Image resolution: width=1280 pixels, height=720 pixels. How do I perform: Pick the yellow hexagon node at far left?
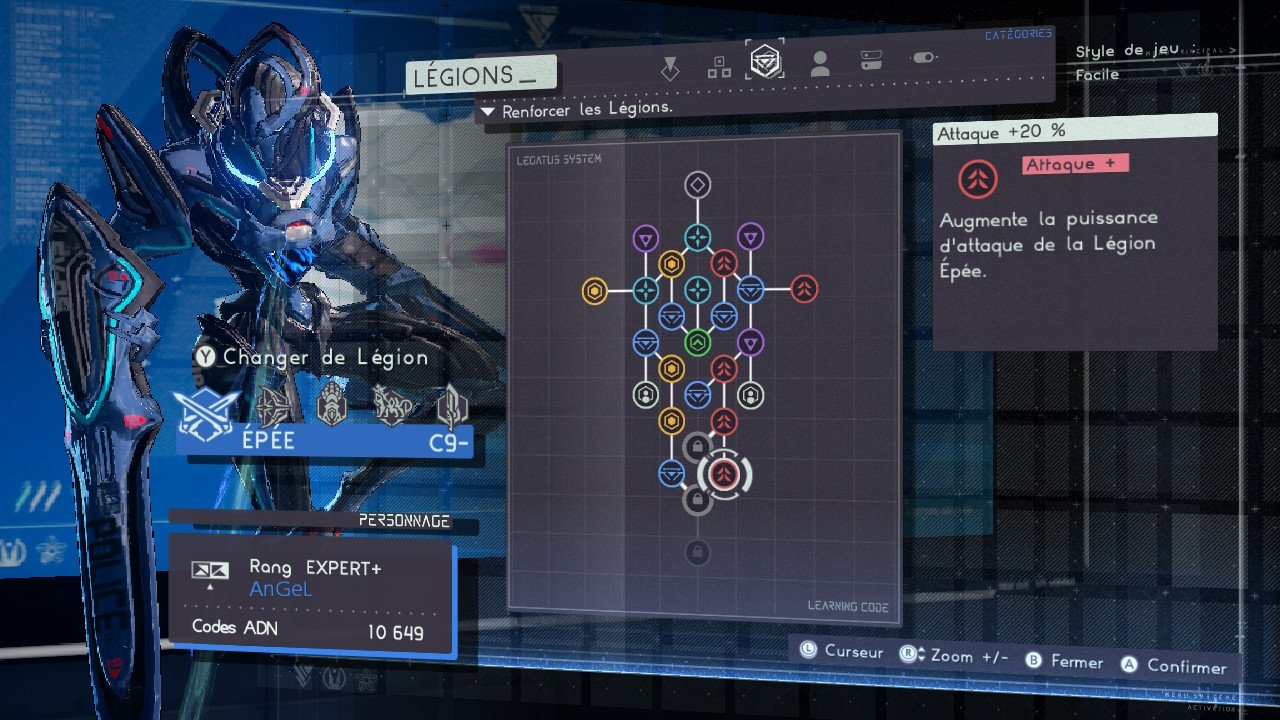(594, 290)
